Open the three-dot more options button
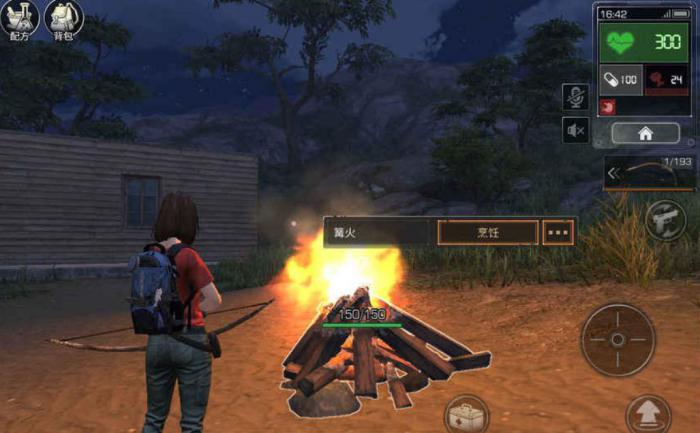Viewport: 700px width, 433px height. pos(558,232)
